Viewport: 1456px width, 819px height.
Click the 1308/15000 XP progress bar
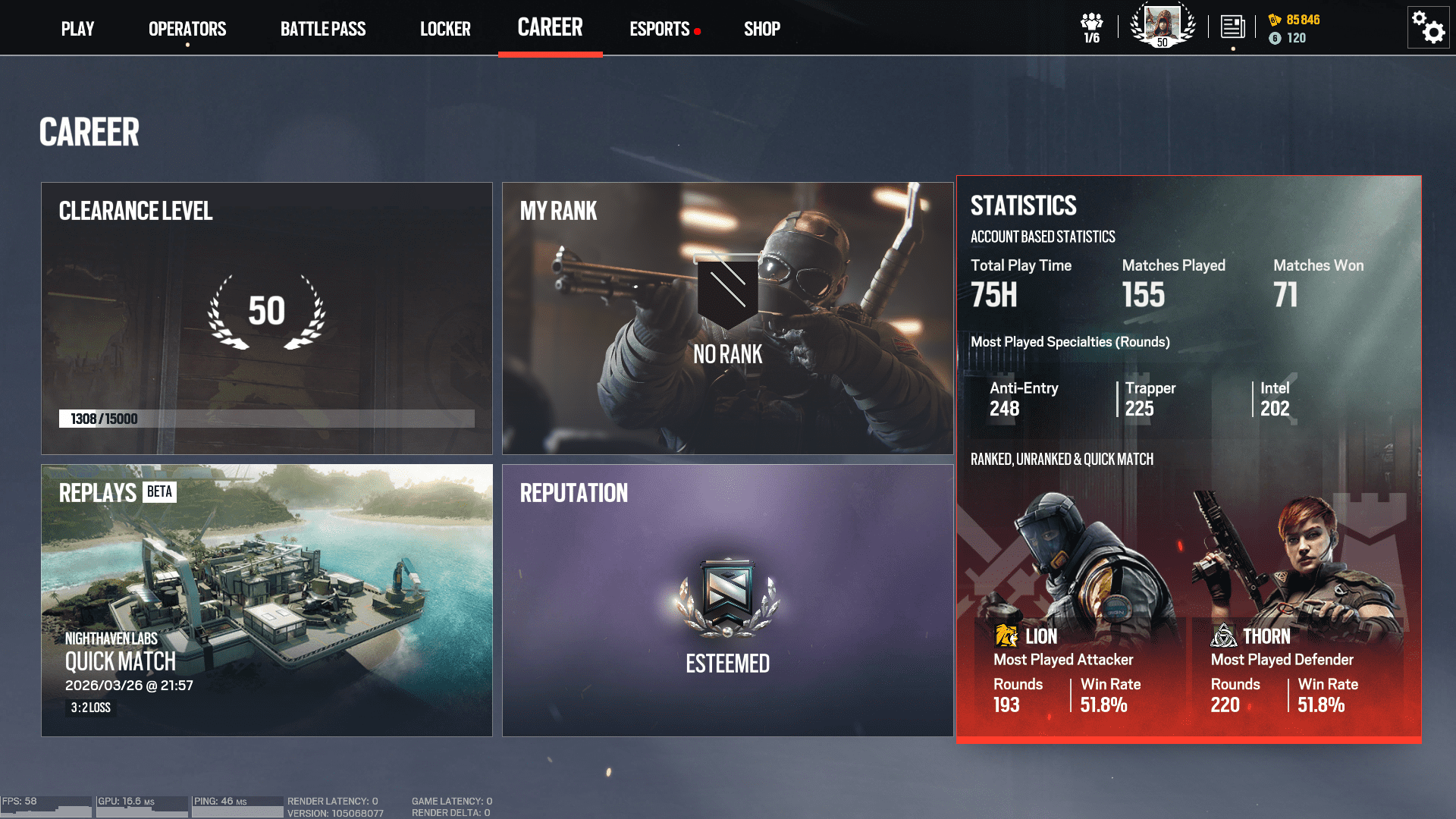(267, 418)
